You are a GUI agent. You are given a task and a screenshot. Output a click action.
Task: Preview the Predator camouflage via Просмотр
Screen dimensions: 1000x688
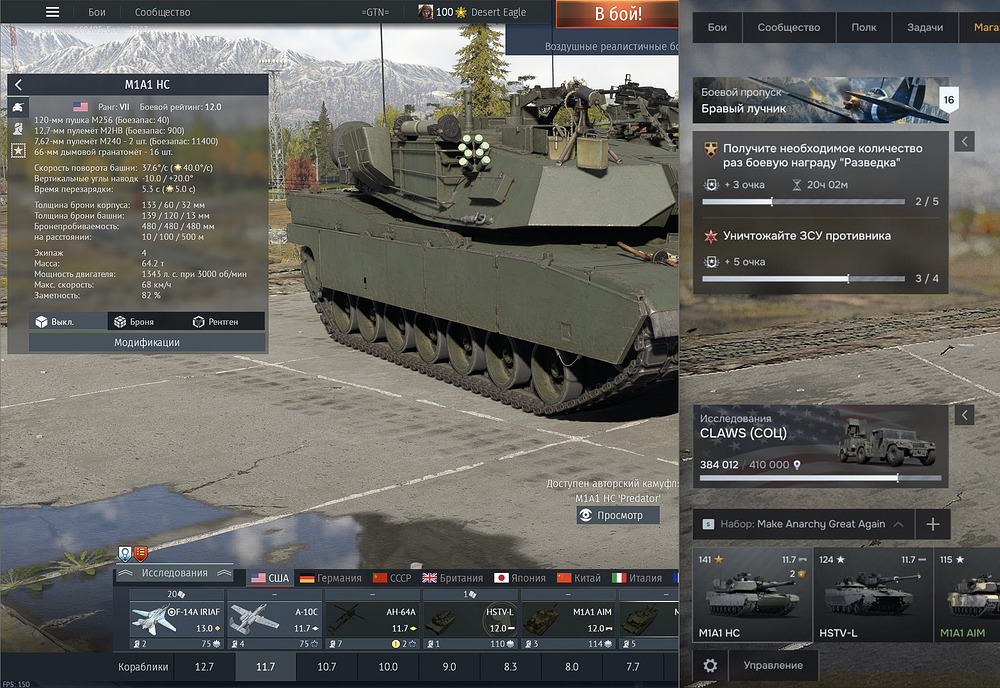[x=618, y=515]
